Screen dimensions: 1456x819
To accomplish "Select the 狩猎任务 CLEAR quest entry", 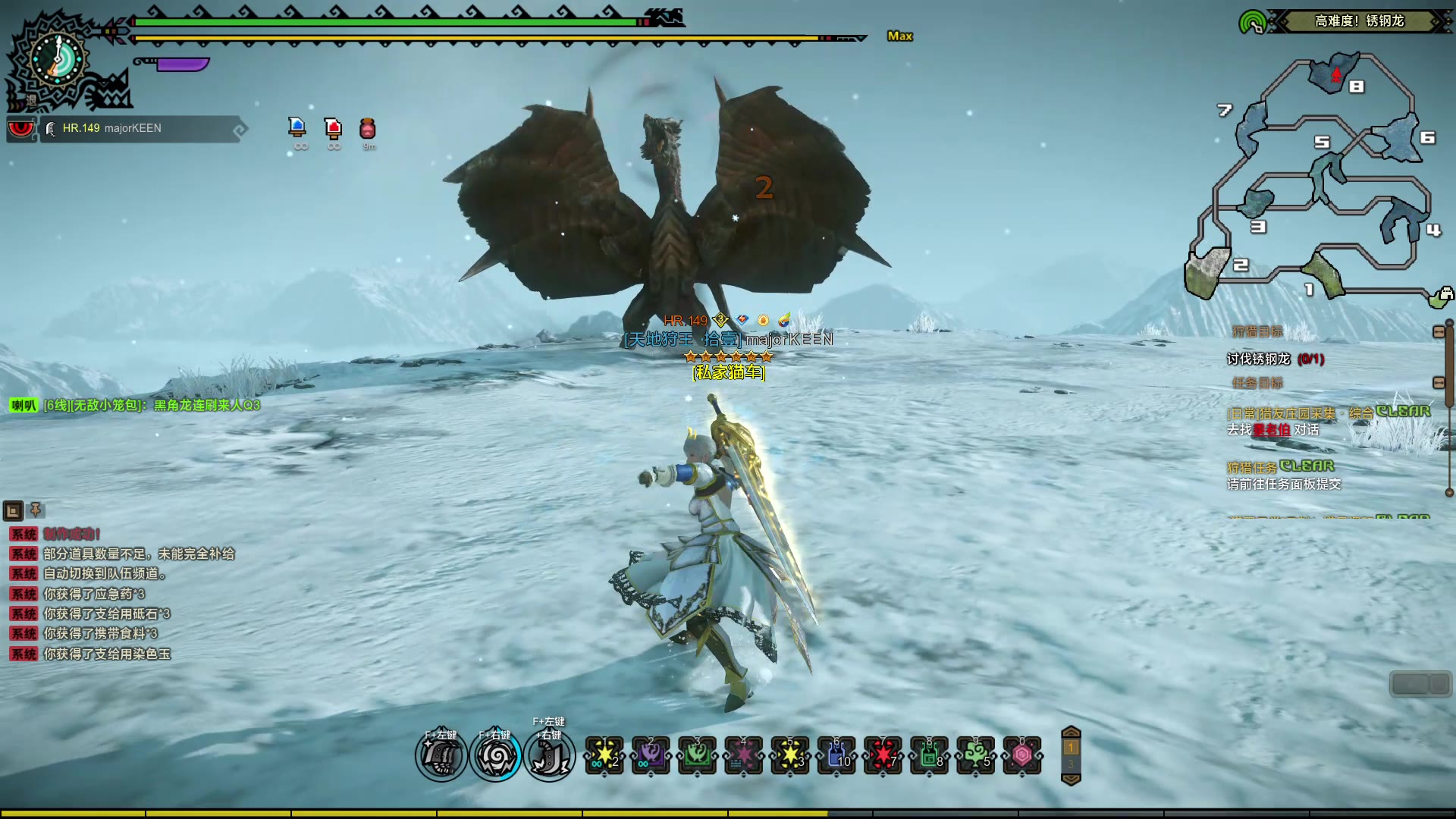I will (1280, 466).
